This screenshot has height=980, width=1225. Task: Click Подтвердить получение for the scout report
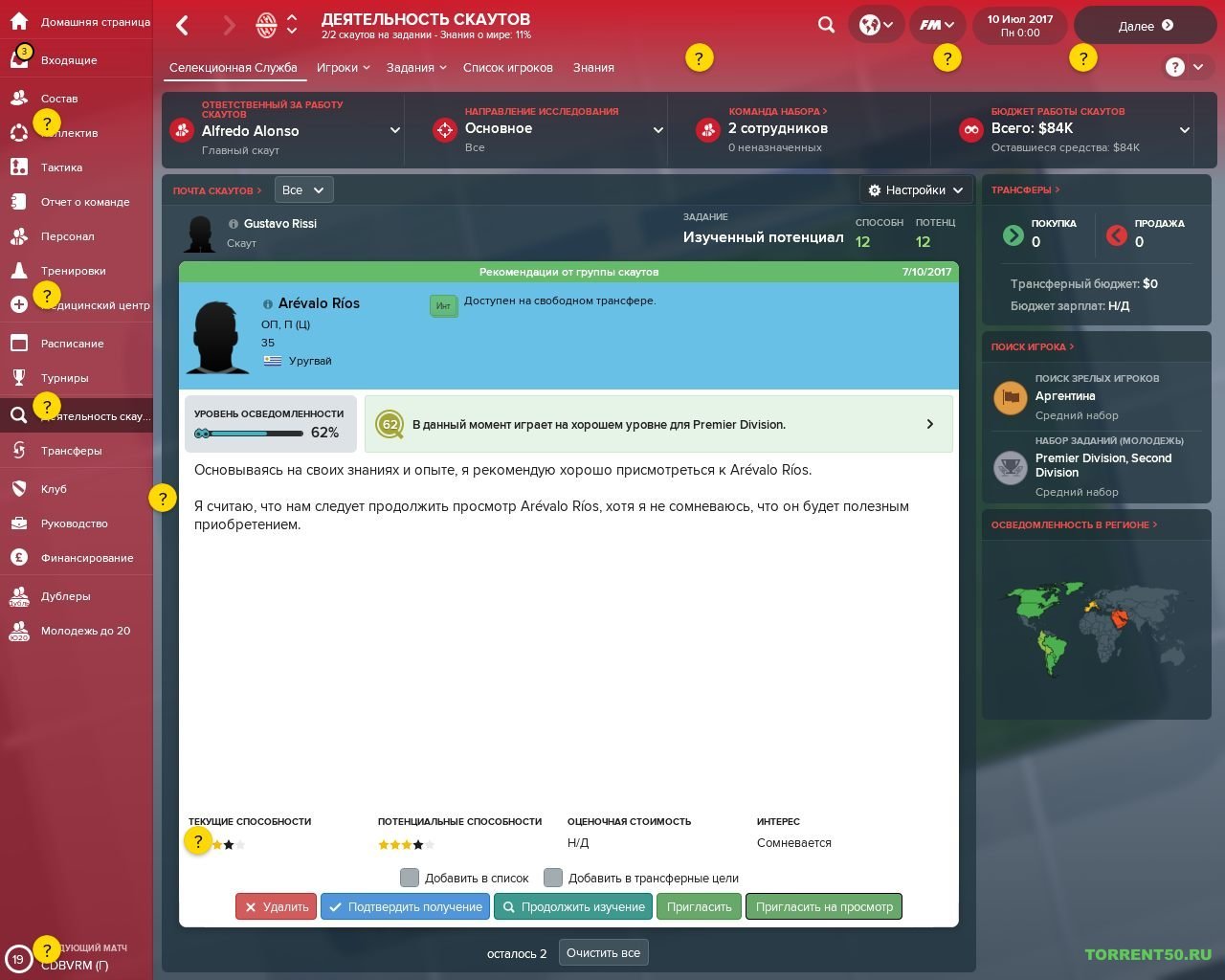405,906
